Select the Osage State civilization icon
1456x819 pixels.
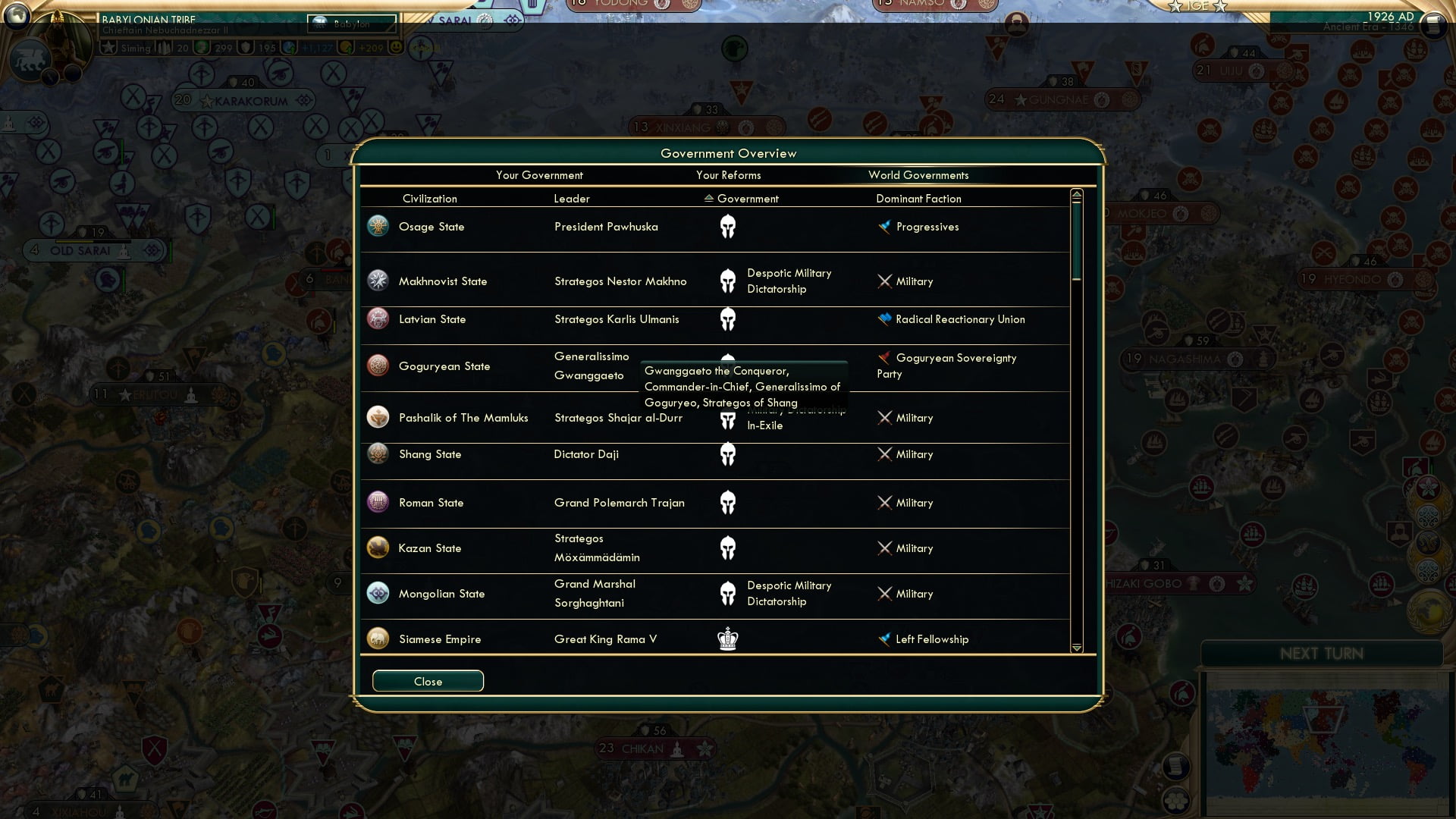[x=378, y=226]
